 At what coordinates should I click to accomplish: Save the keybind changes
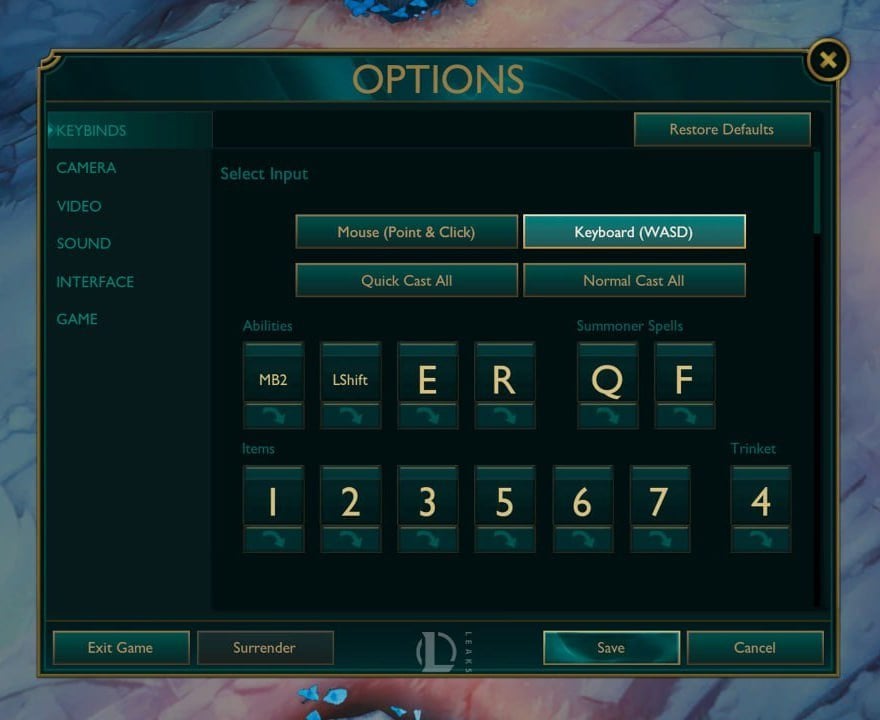click(611, 648)
